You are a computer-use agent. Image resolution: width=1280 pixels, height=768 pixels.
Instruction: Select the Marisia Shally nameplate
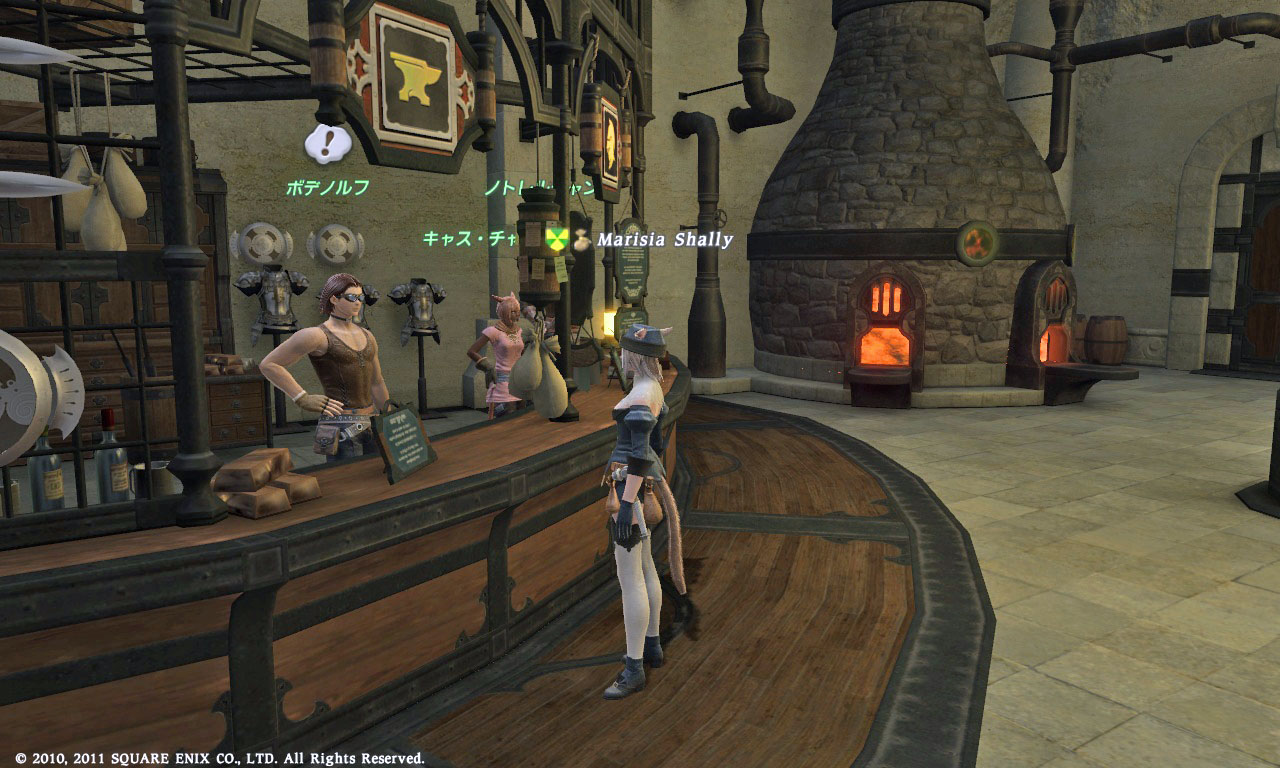[x=665, y=240]
